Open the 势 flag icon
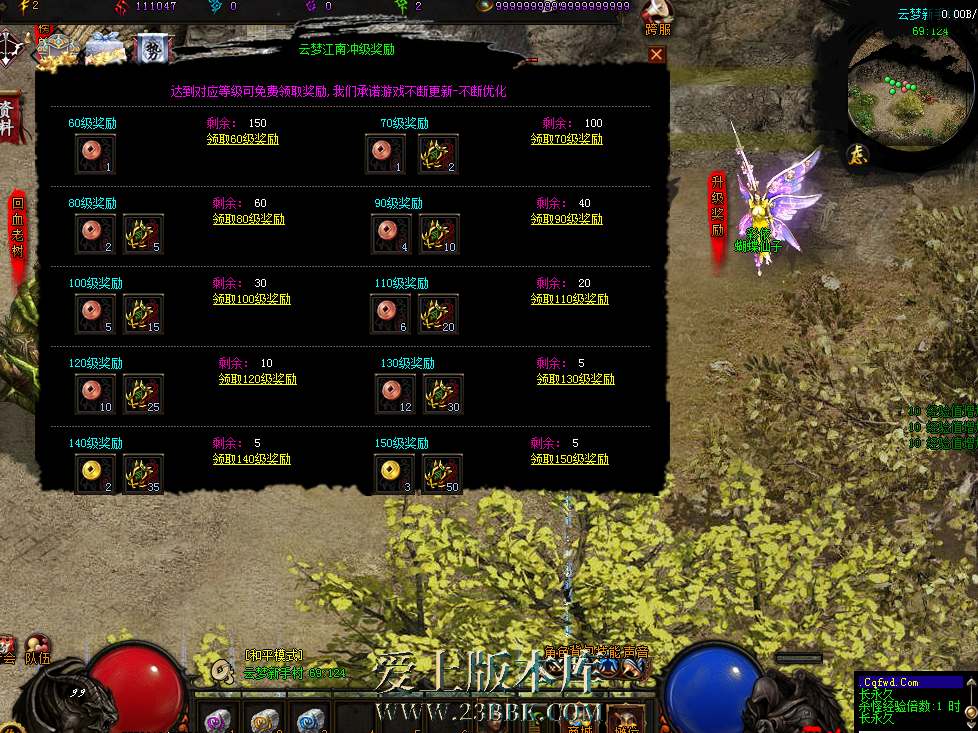 (151, 47)
